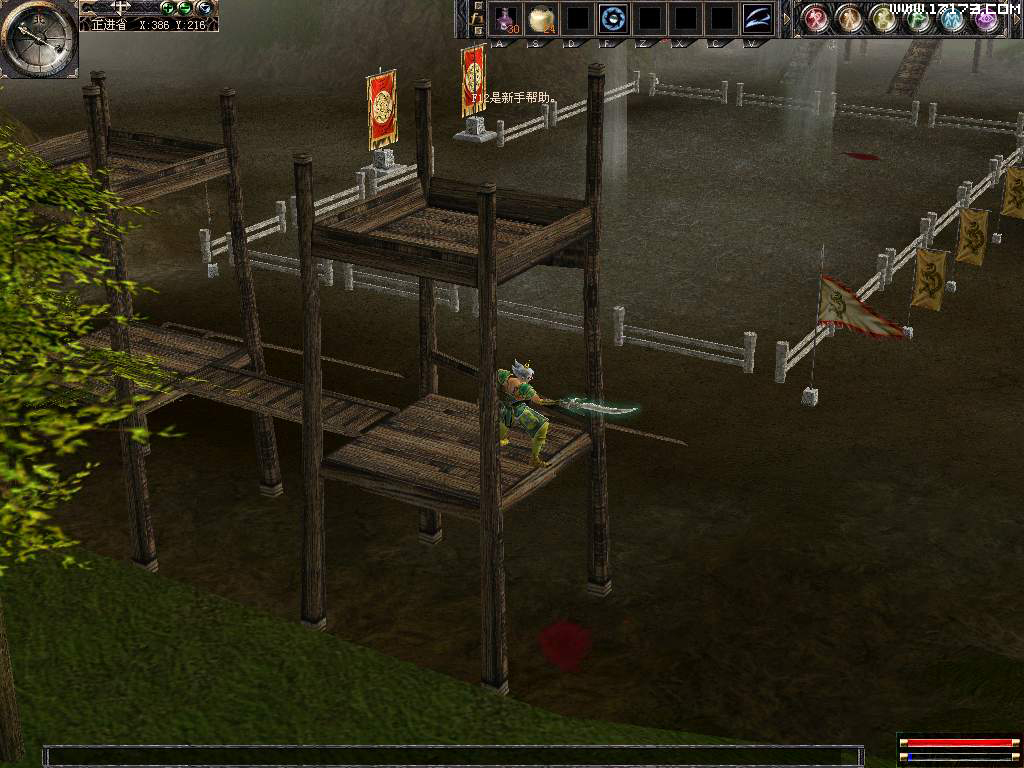Use the round white item in slot S
1024x768 pixels.
click(x=541, y=18)
